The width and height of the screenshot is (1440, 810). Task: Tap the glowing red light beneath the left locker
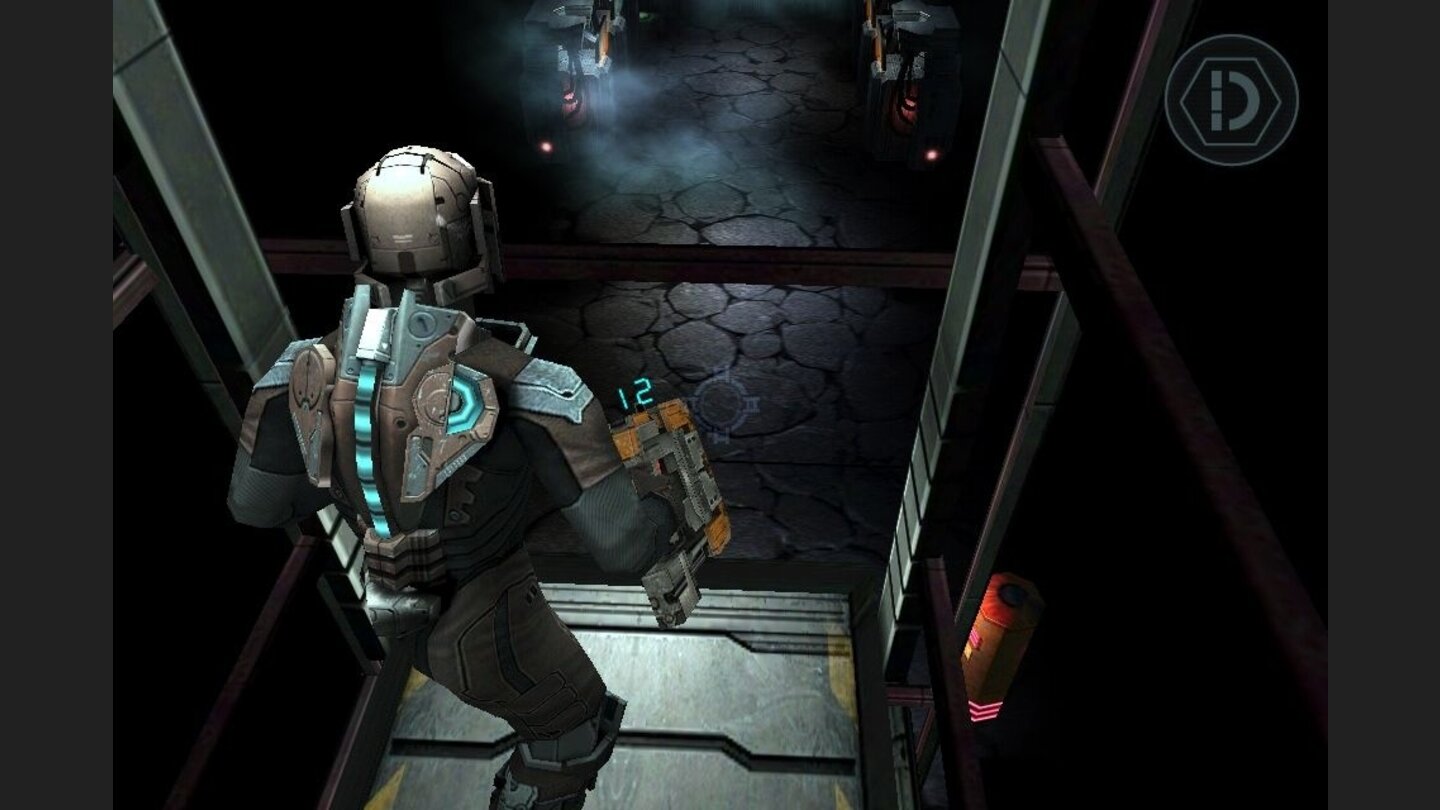pyautogui.click(x=546, y=148)
